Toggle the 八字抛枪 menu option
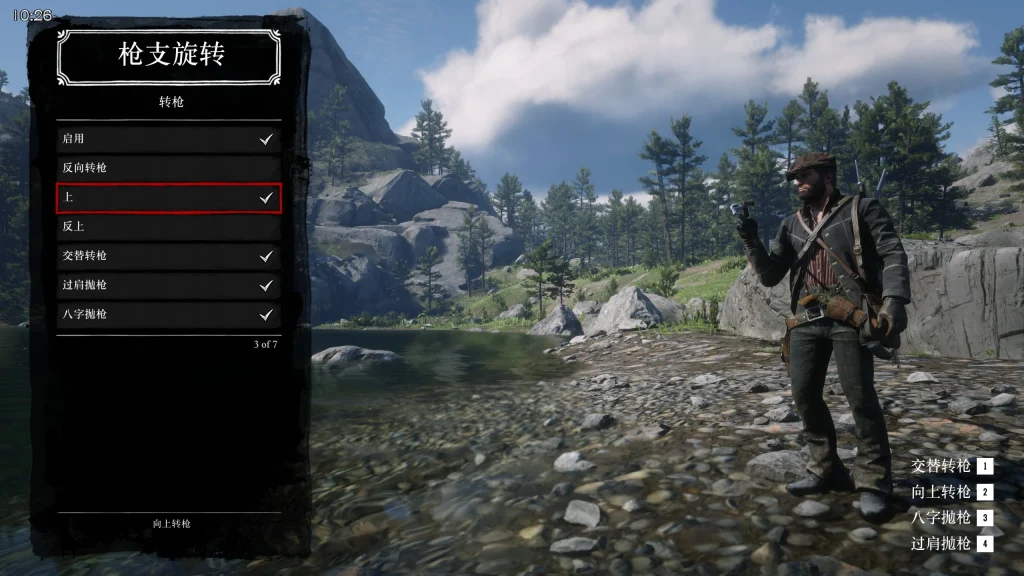Viewport: 1024px width, 576px height. coord(168,315)
